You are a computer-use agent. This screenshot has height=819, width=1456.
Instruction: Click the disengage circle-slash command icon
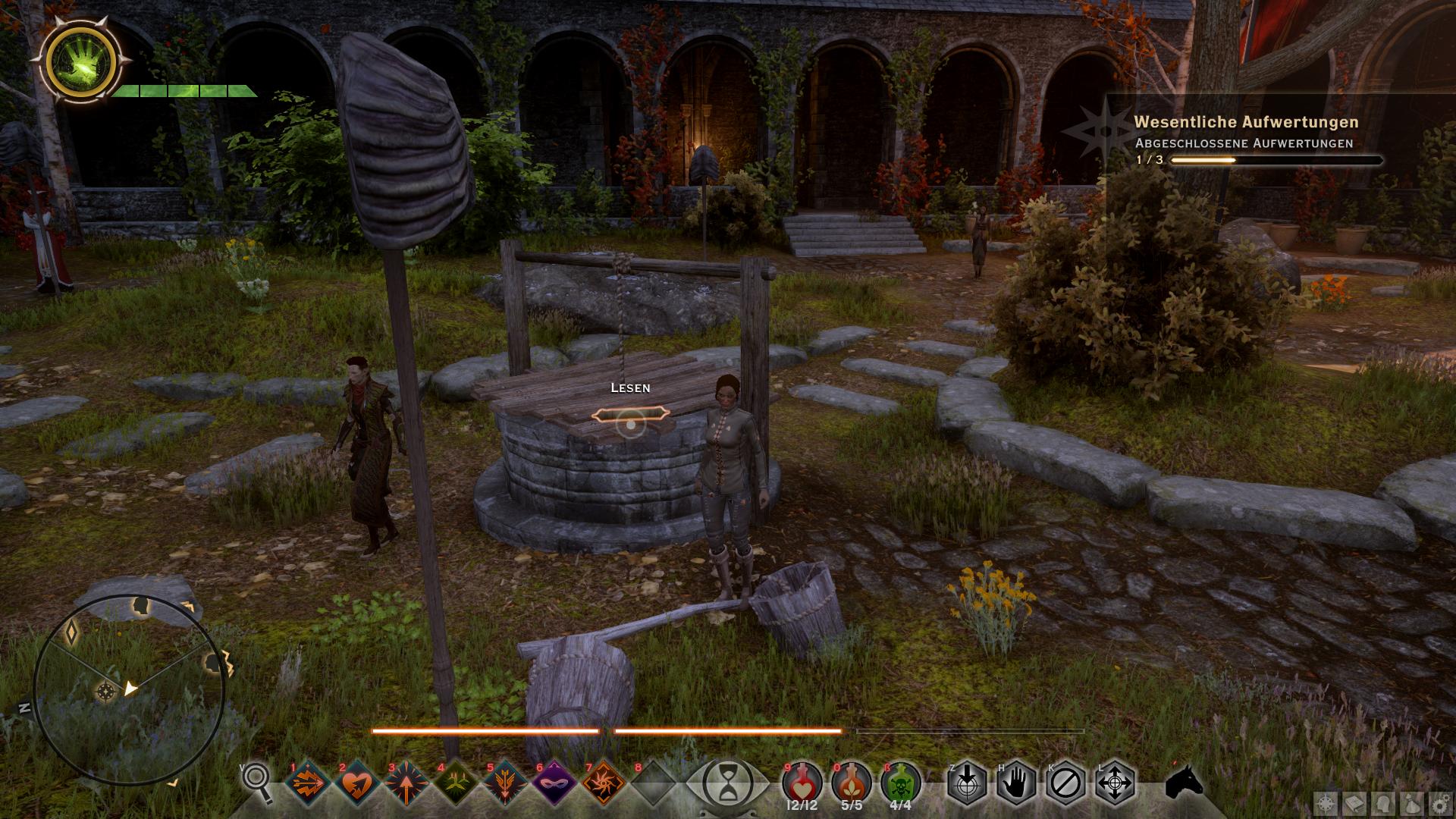[x=1065, y=783]
